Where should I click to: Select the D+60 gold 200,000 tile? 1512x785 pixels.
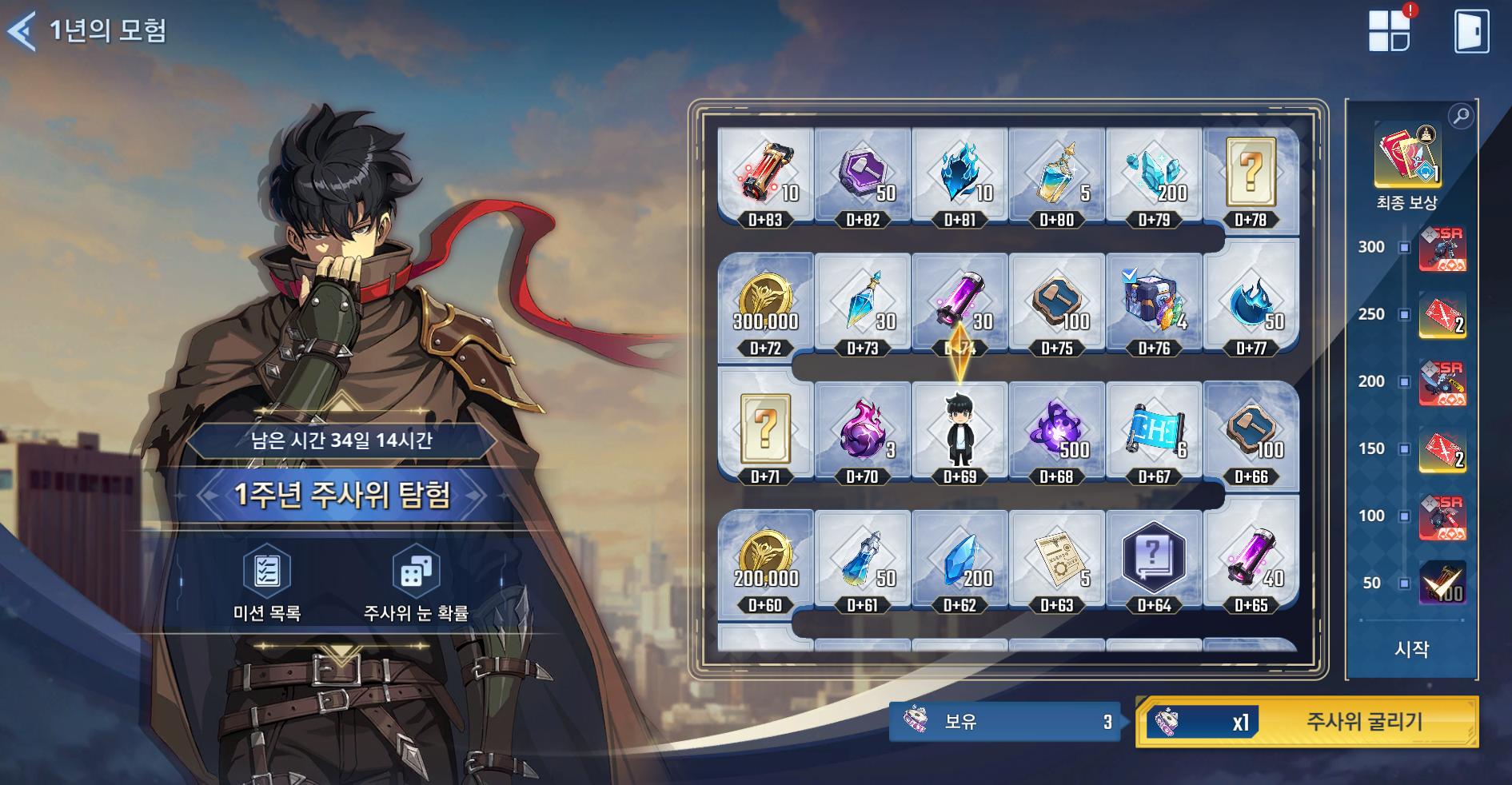[x=766, y=561]
